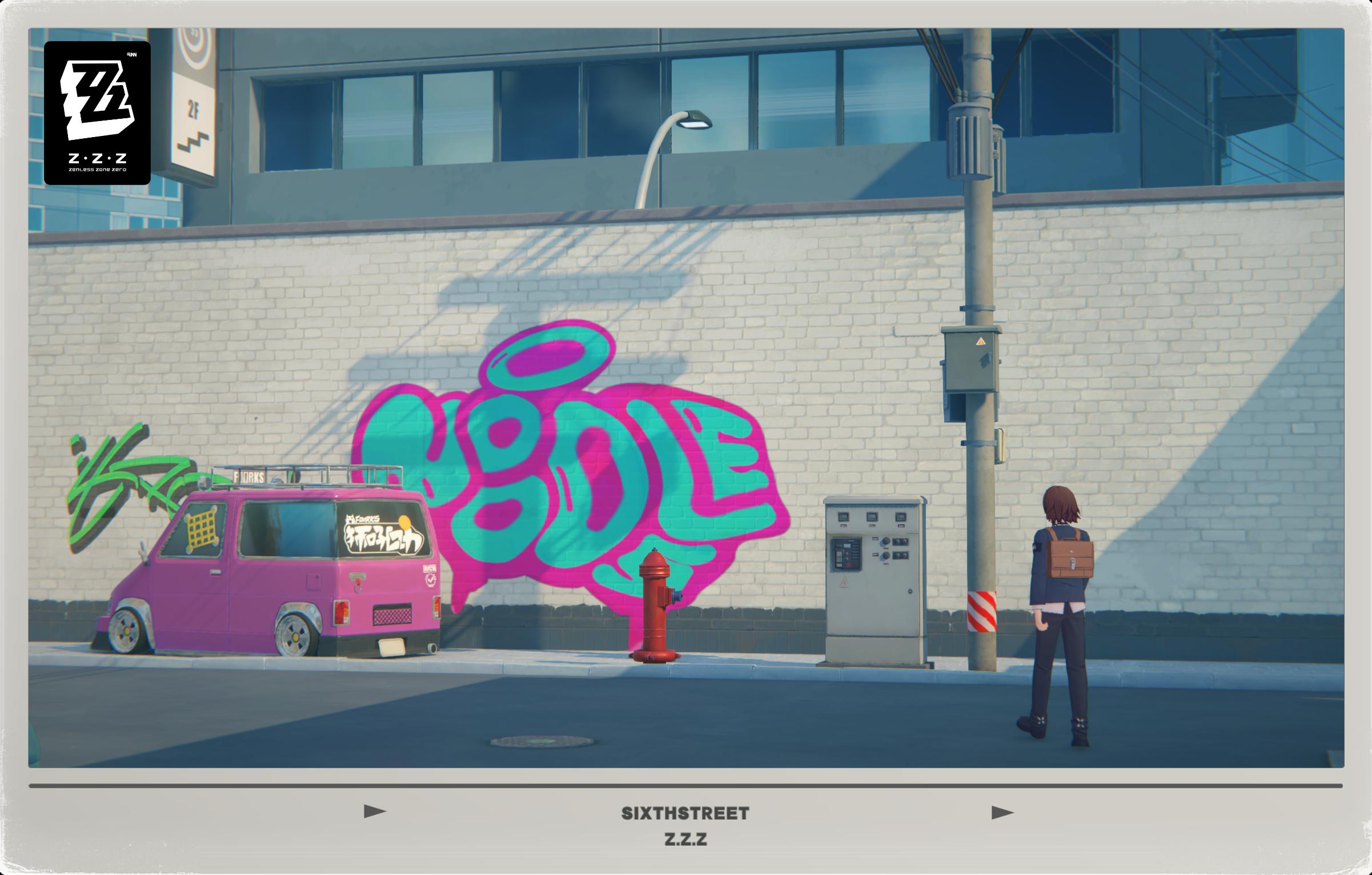This screenshot has width=1372, height=875.
Task: Click the RICH sticker on the van rear
Action: click(x=430, y=568)
